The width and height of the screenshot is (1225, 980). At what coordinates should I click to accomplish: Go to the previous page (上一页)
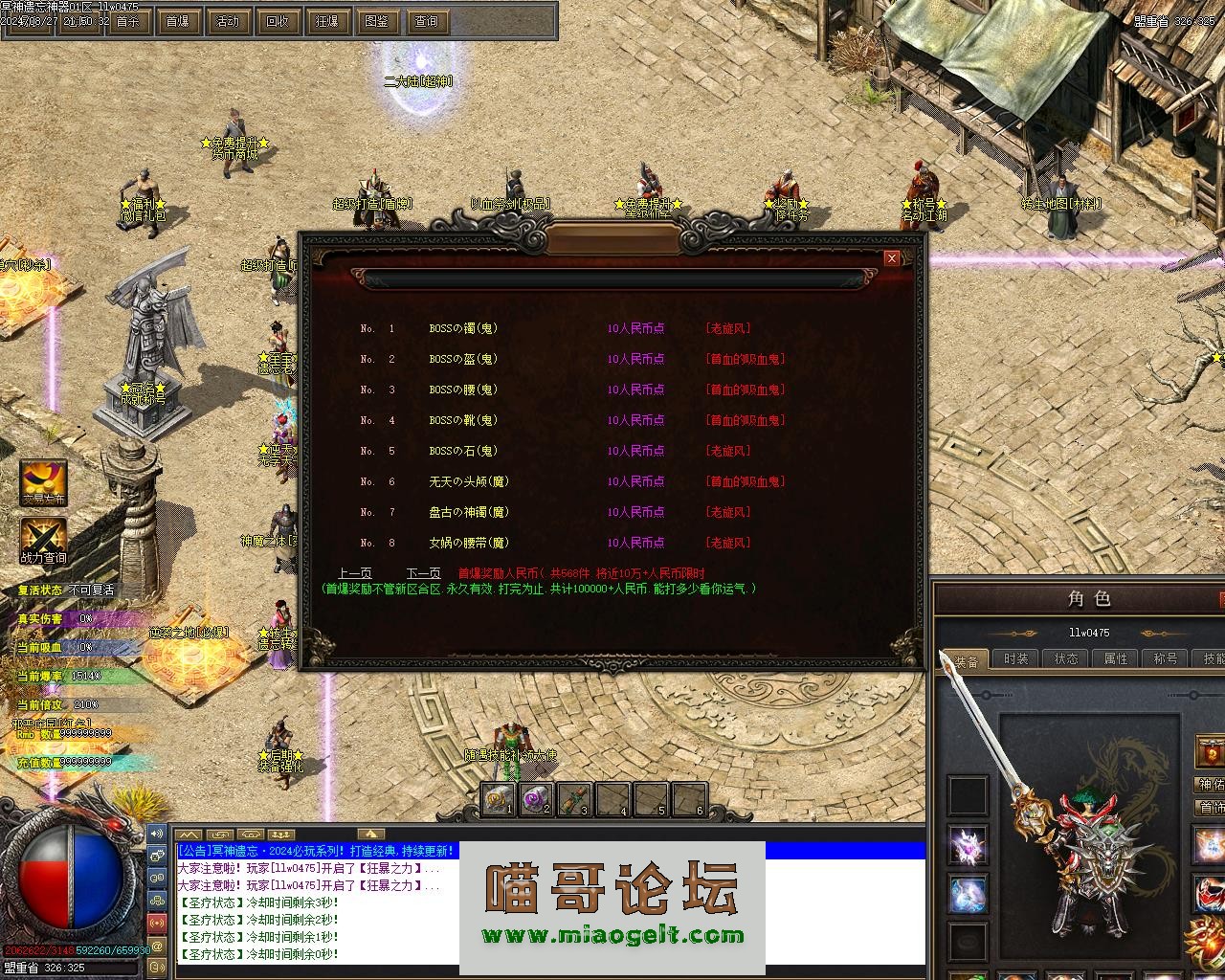[354, 573]
